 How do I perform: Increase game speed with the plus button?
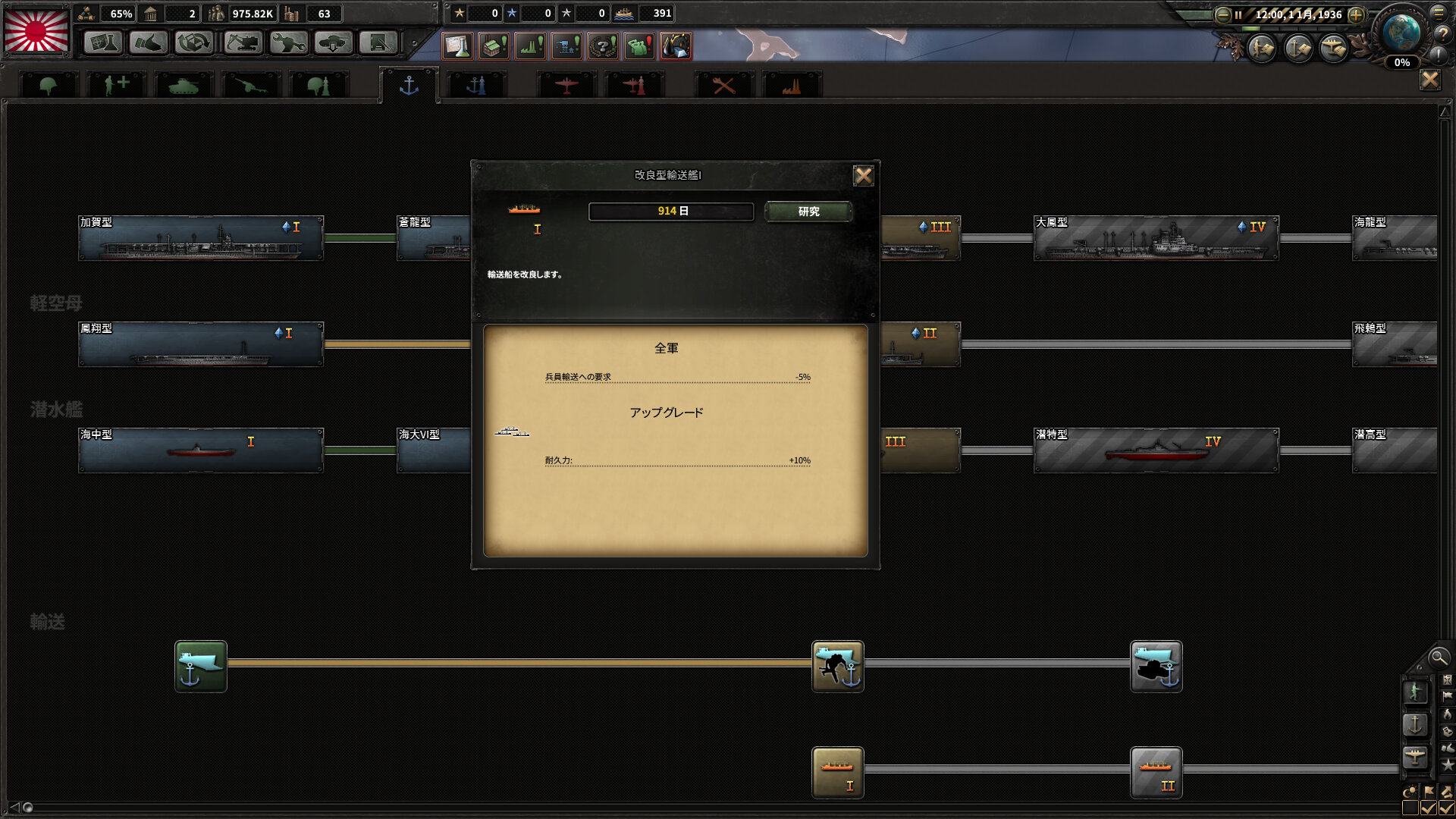1356,14
